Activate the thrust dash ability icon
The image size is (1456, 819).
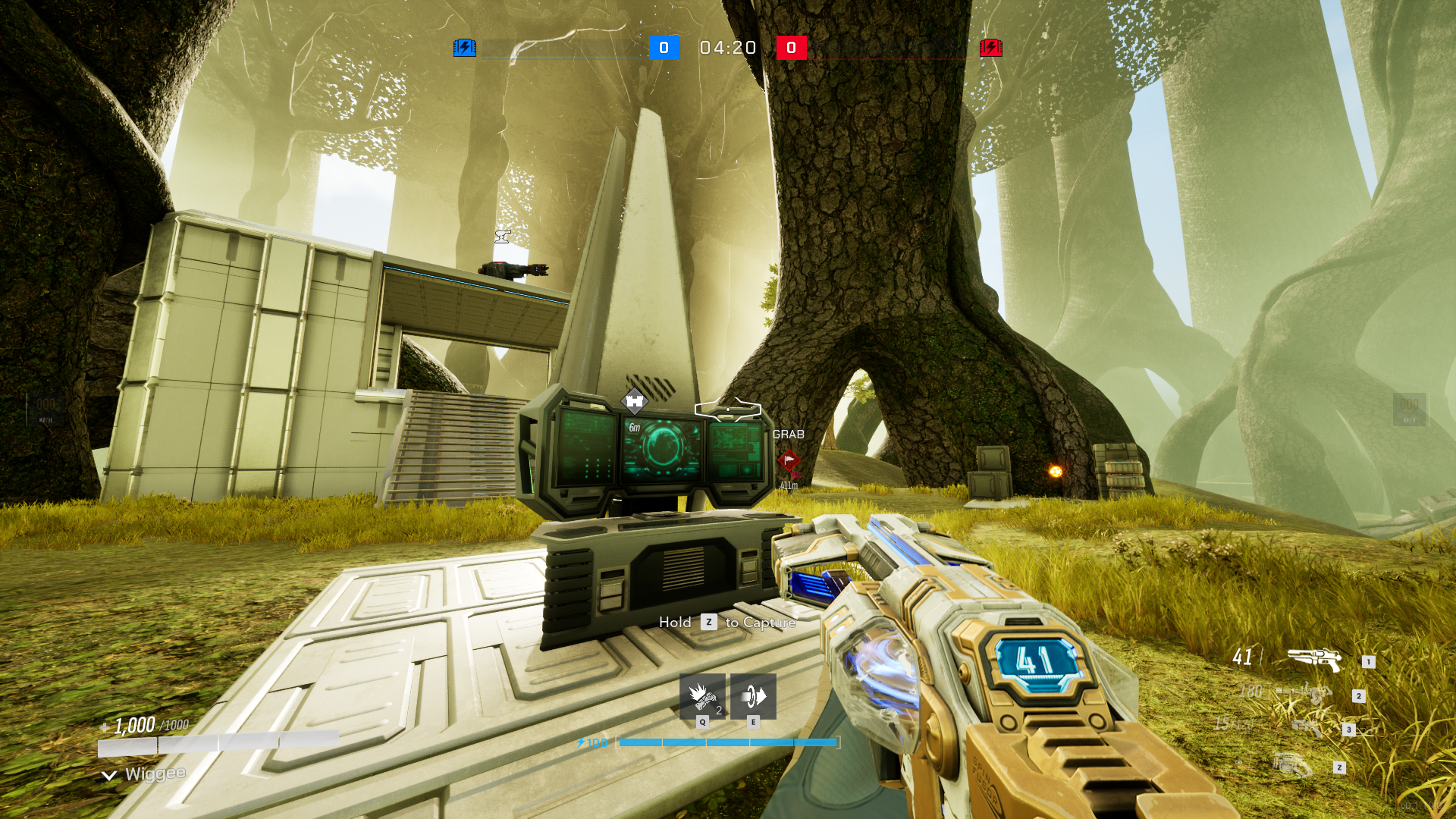click(x=753, y=695)
